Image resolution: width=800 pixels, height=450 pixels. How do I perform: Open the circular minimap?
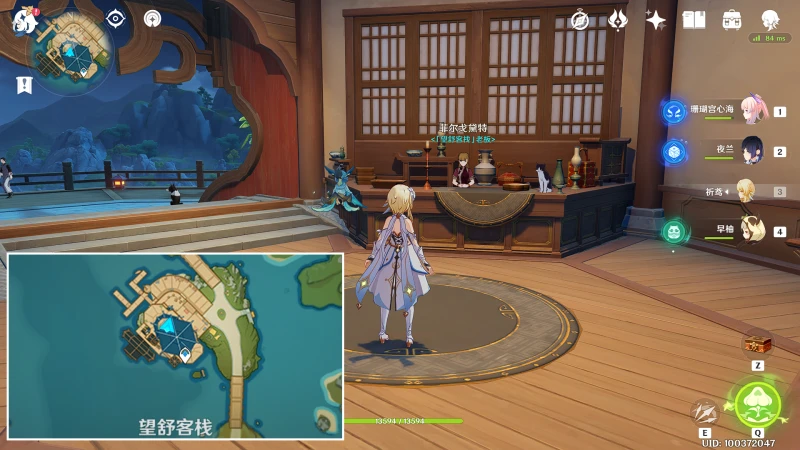[70, 50]
